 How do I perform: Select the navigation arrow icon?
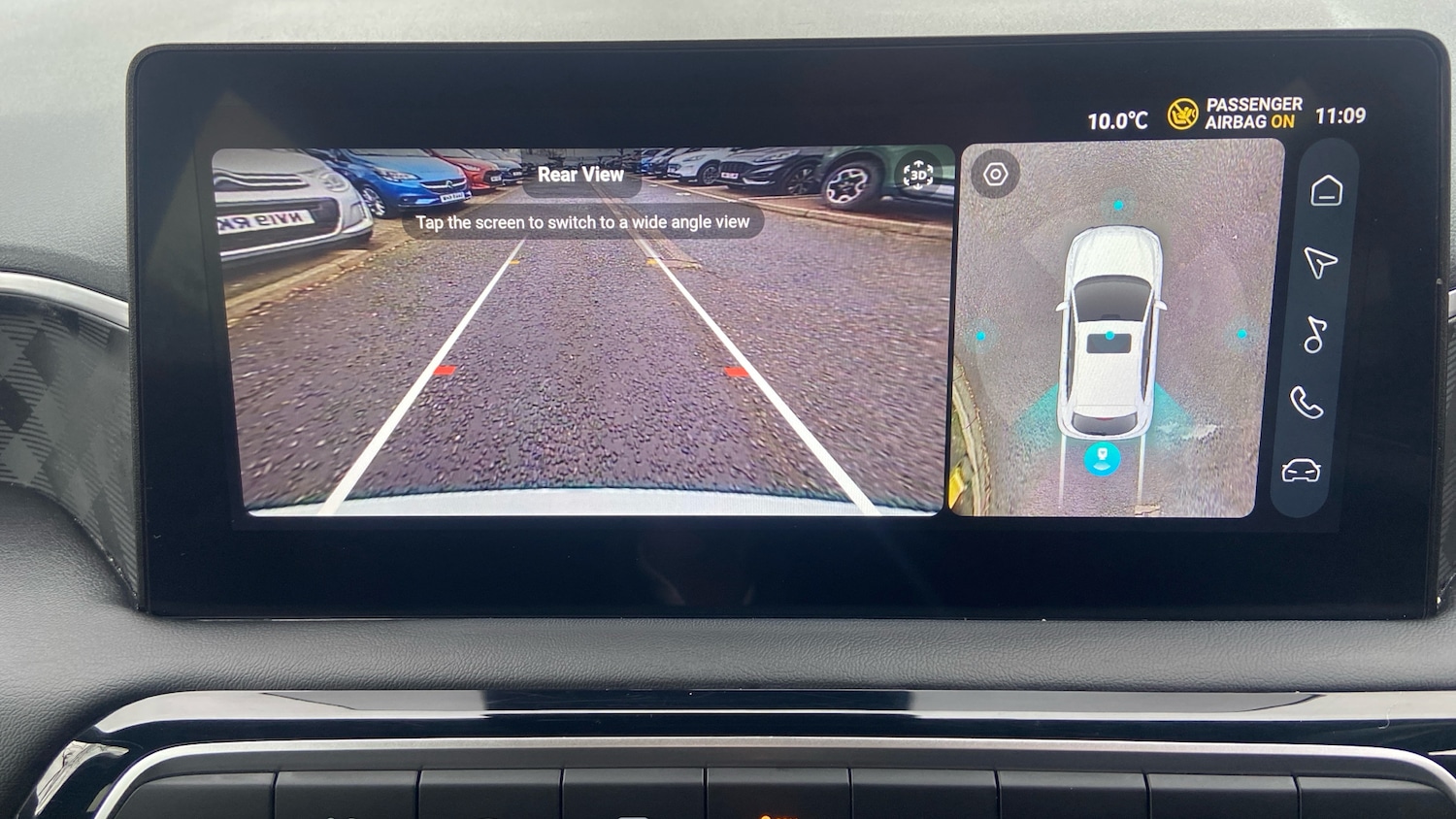pos(1320,263)
